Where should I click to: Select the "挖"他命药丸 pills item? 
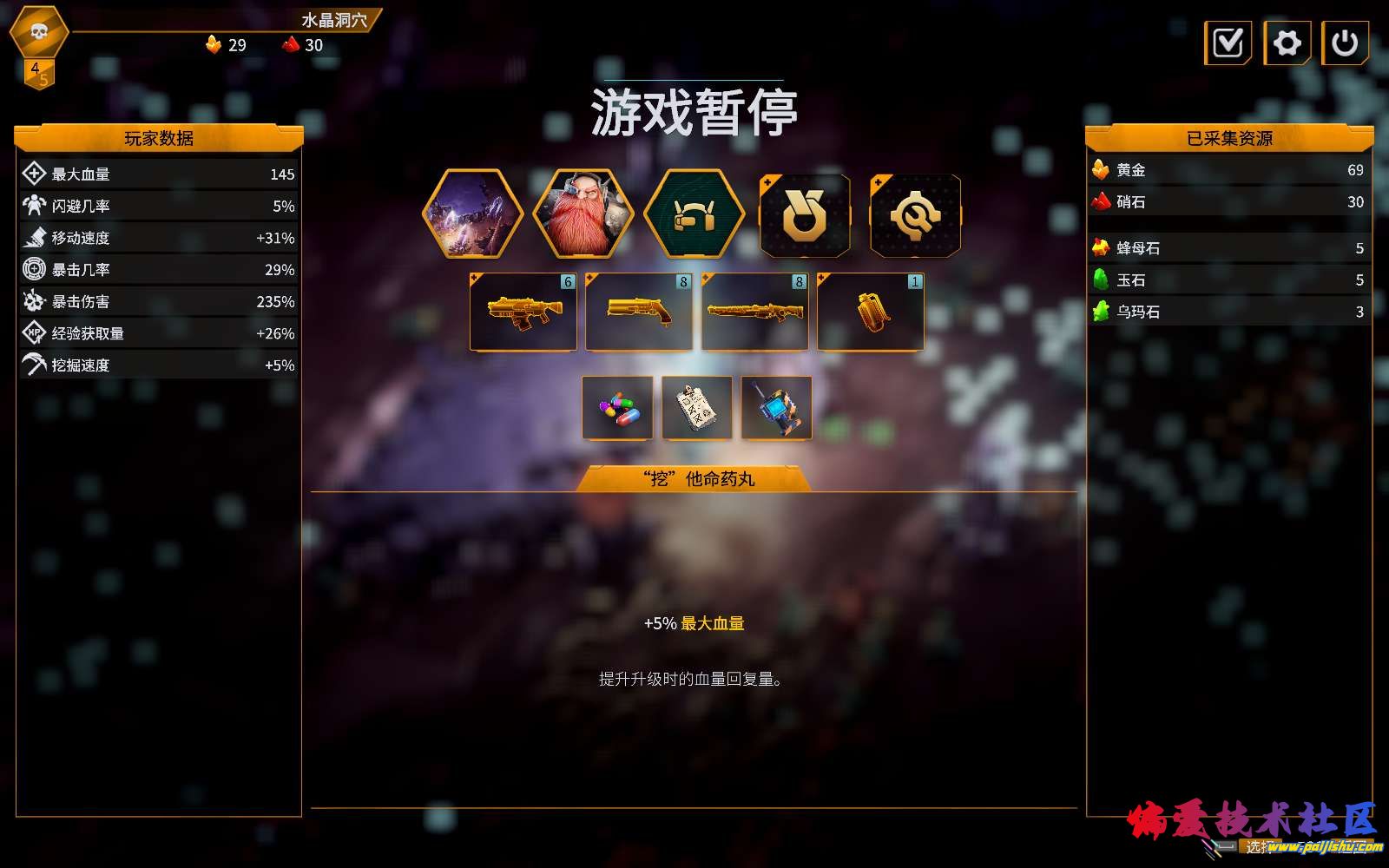[617, 408]
